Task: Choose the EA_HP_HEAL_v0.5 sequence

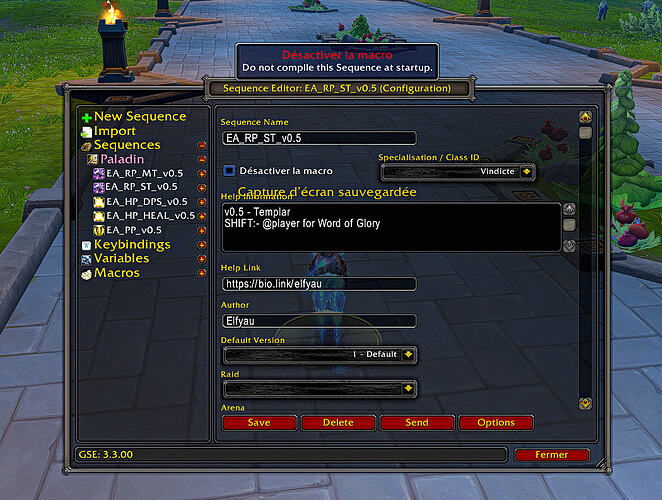Action: coord(150,215)
